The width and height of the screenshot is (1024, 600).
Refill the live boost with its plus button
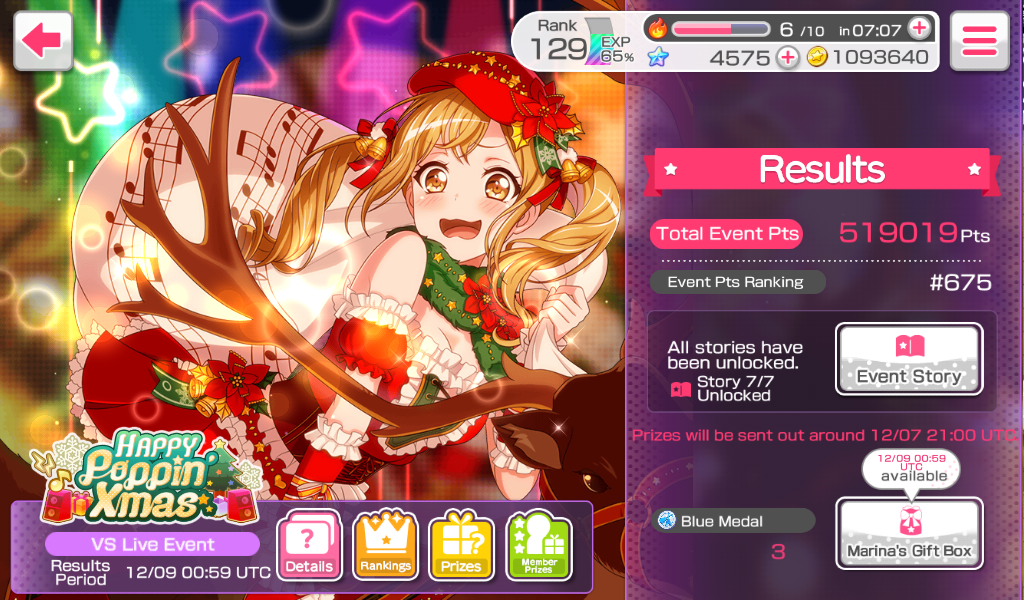pos(919,29)
